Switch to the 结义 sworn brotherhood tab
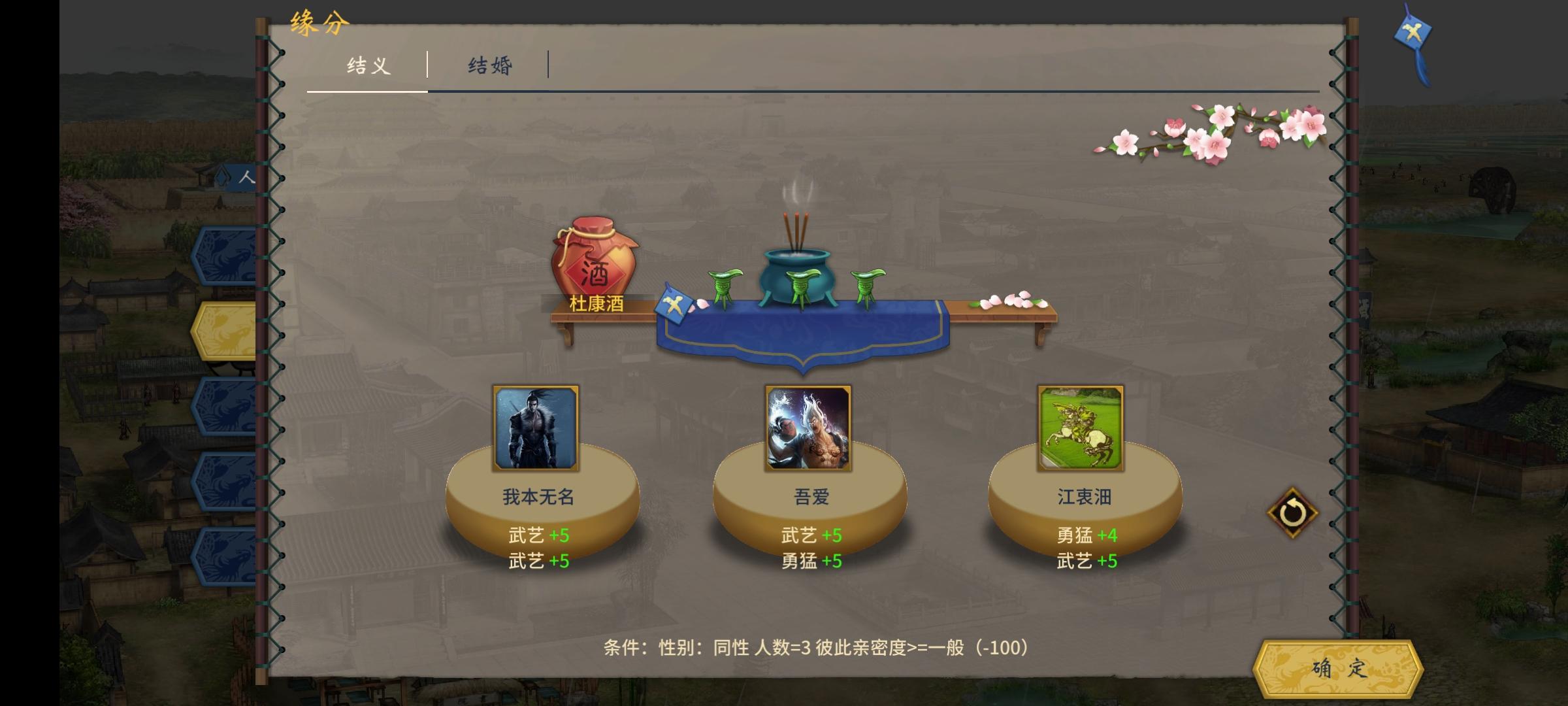 [367, 65]
